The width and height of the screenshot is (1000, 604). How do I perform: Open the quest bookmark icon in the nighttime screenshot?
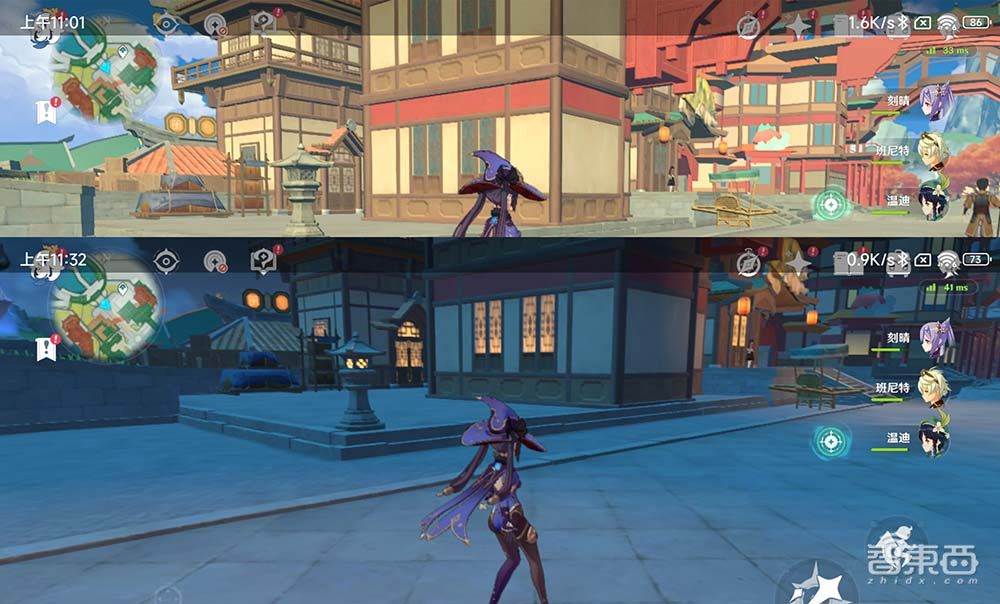(x=45, y=348)
